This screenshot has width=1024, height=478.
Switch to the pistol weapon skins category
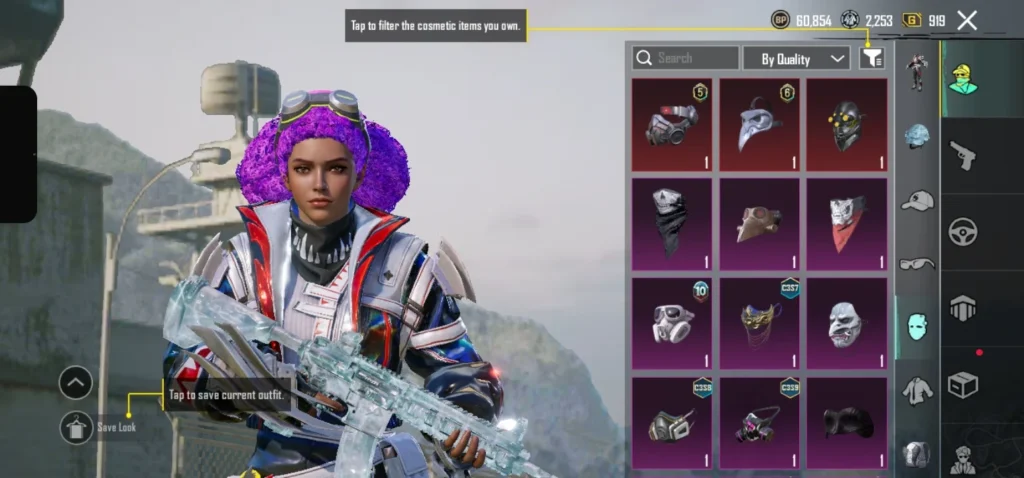962,155
